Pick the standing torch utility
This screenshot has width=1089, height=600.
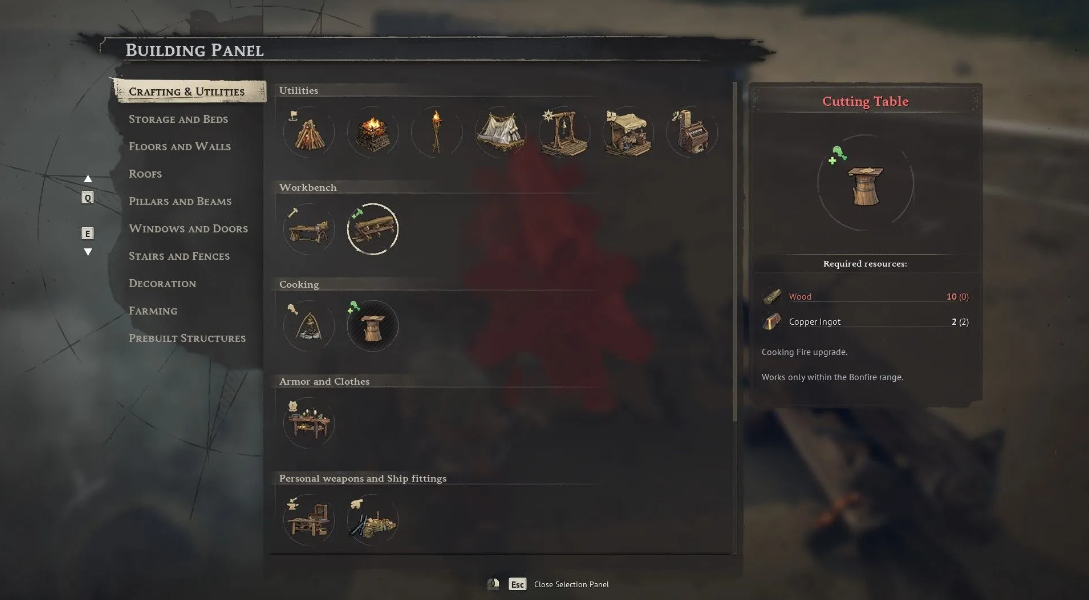[436, 131]
